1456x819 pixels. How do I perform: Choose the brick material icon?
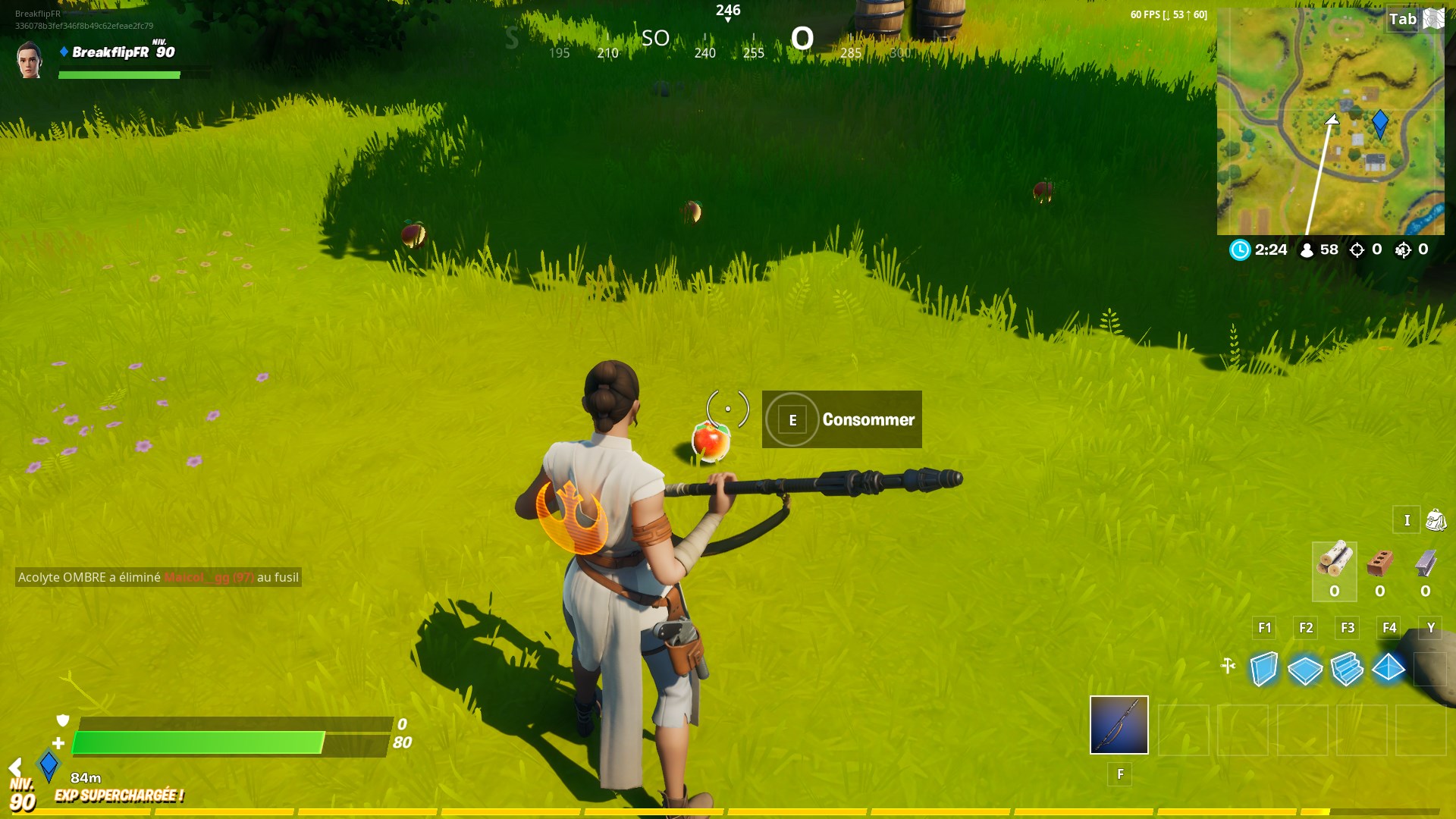[x=1380, y=563]
